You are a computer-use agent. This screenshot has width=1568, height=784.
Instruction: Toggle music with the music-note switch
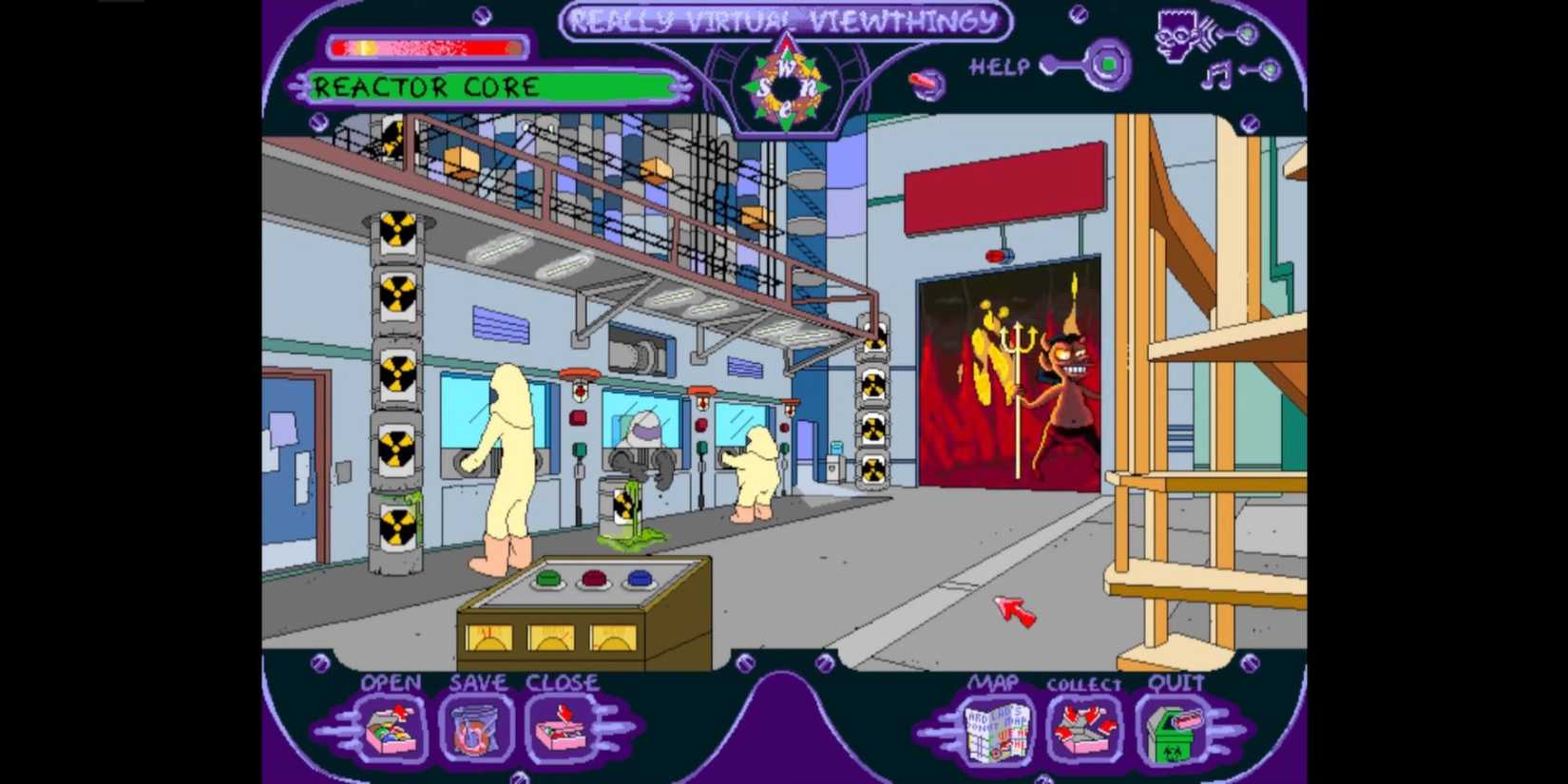(1269, 69)
